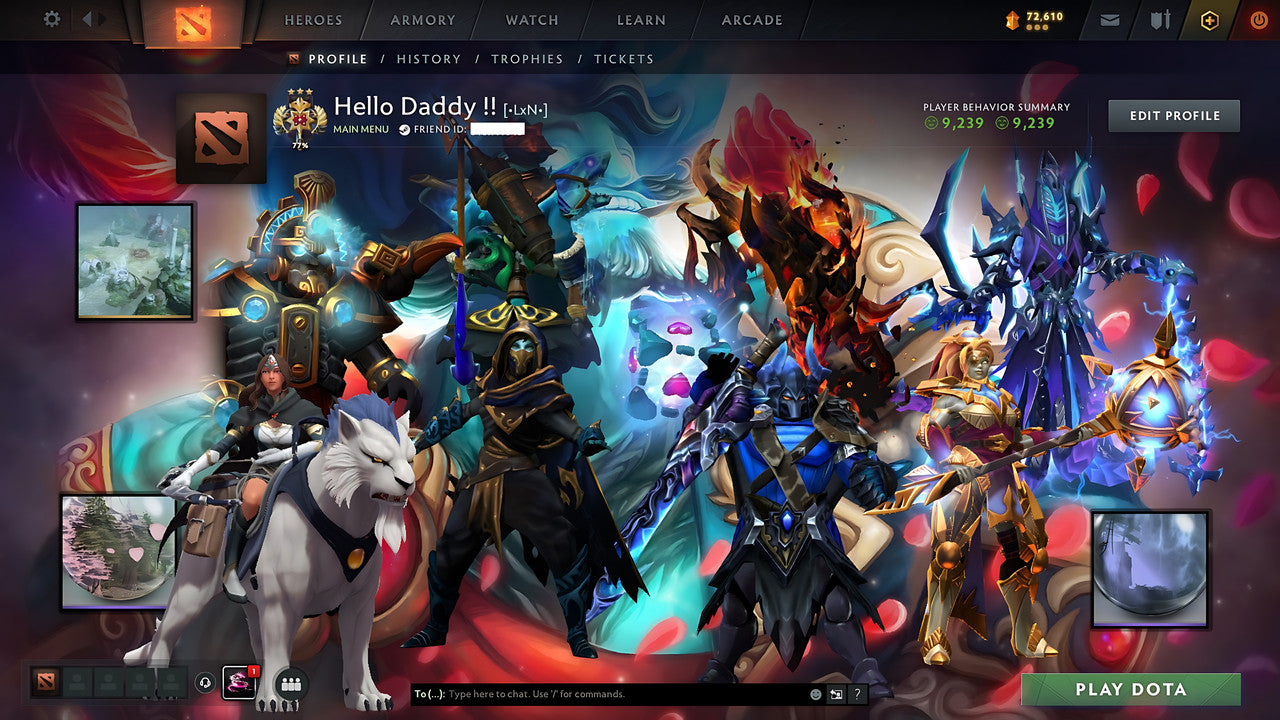Open the mail notifications inbox icon
Screen dimensions: 1280x720
(x=1108, y=19)
